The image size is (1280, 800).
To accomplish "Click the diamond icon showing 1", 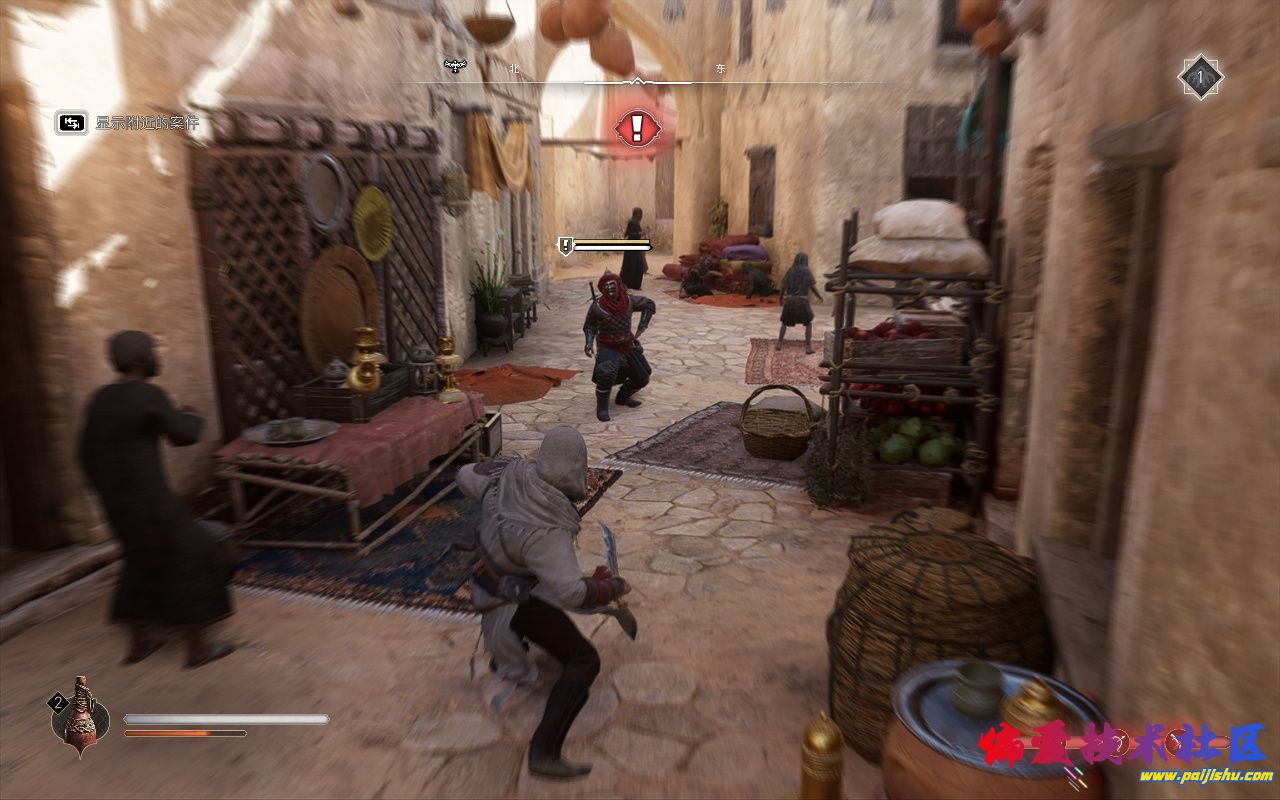I will coord(1200,77).
